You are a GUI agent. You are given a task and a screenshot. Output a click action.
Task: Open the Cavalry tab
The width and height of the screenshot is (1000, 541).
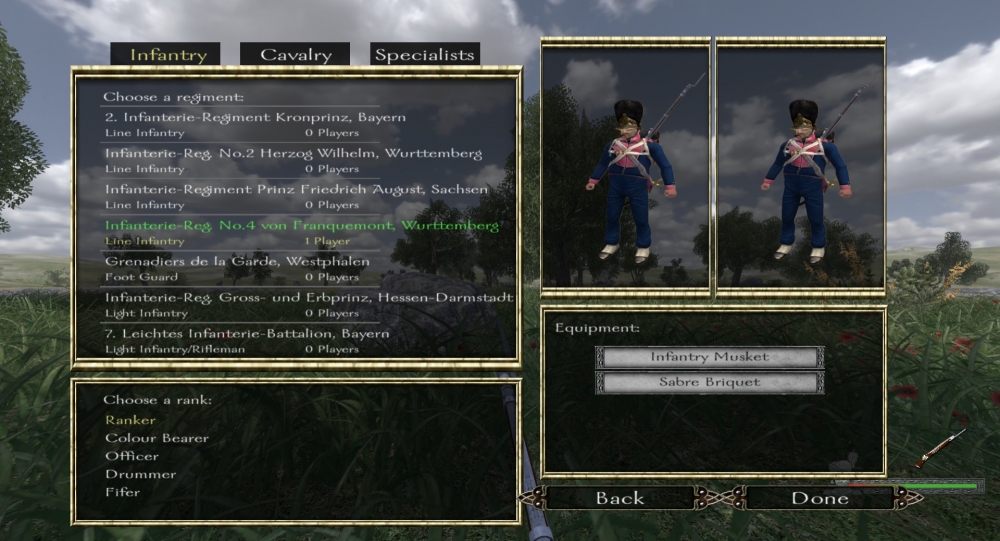(295, 55)
